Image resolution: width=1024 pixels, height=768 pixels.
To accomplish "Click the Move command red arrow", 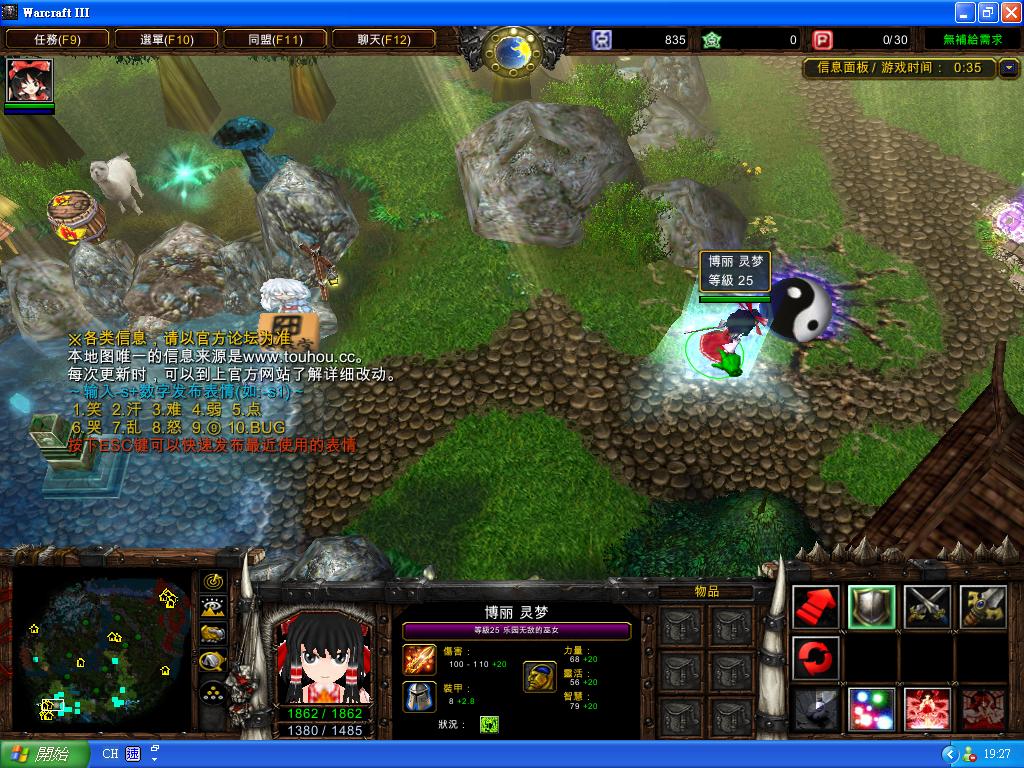I will point(815,605).
